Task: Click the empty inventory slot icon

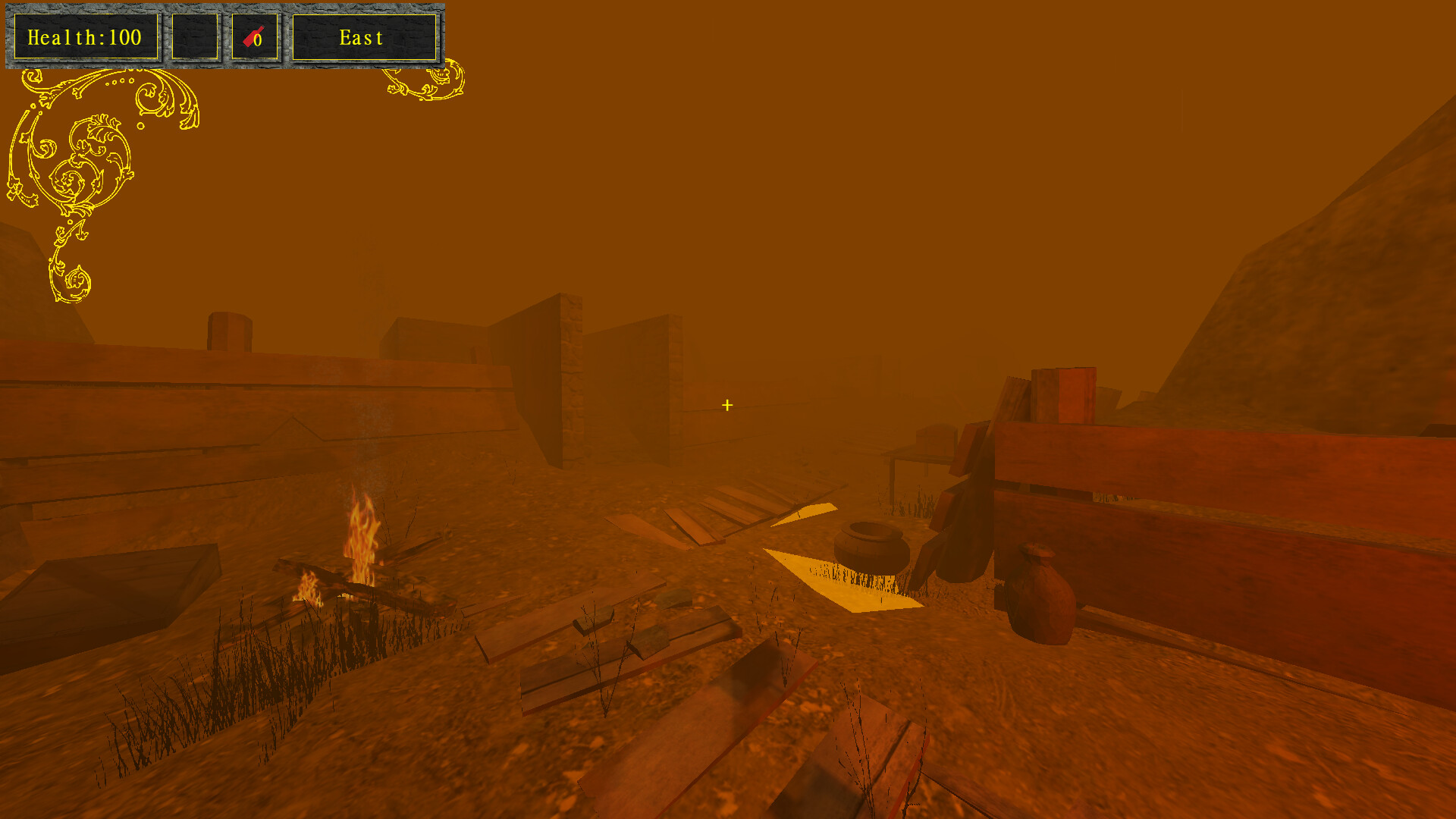Action: click(195, 36)
